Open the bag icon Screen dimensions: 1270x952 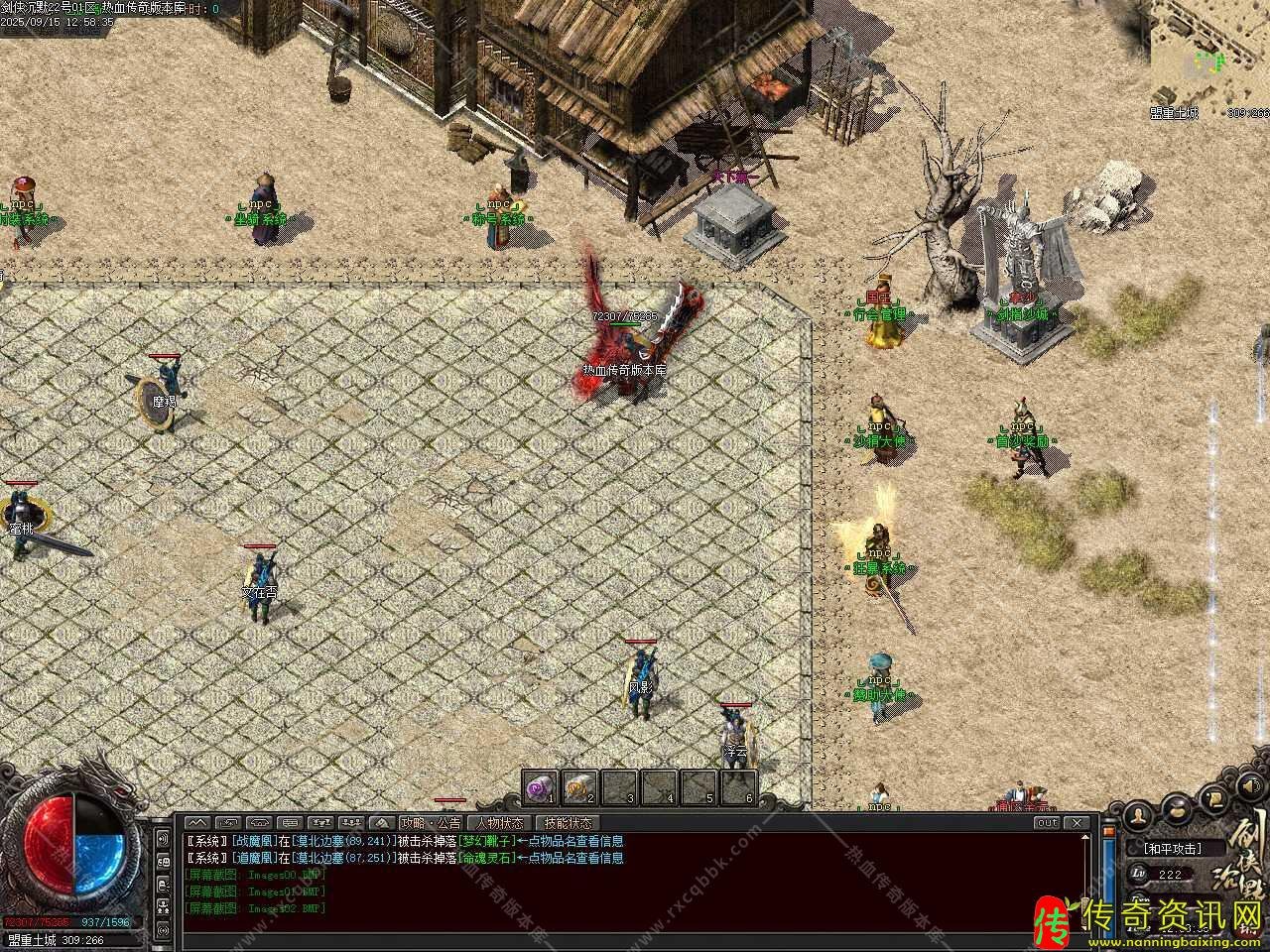click(x=1178, y=808)
